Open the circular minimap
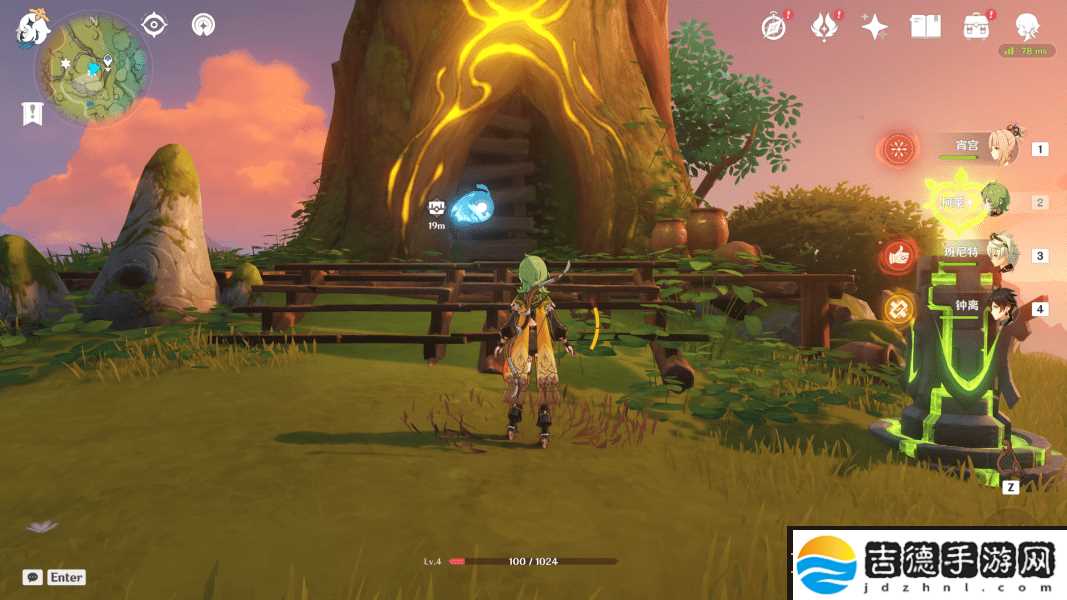The width and height of the screenshot is (1067, 600). (93, 68)
